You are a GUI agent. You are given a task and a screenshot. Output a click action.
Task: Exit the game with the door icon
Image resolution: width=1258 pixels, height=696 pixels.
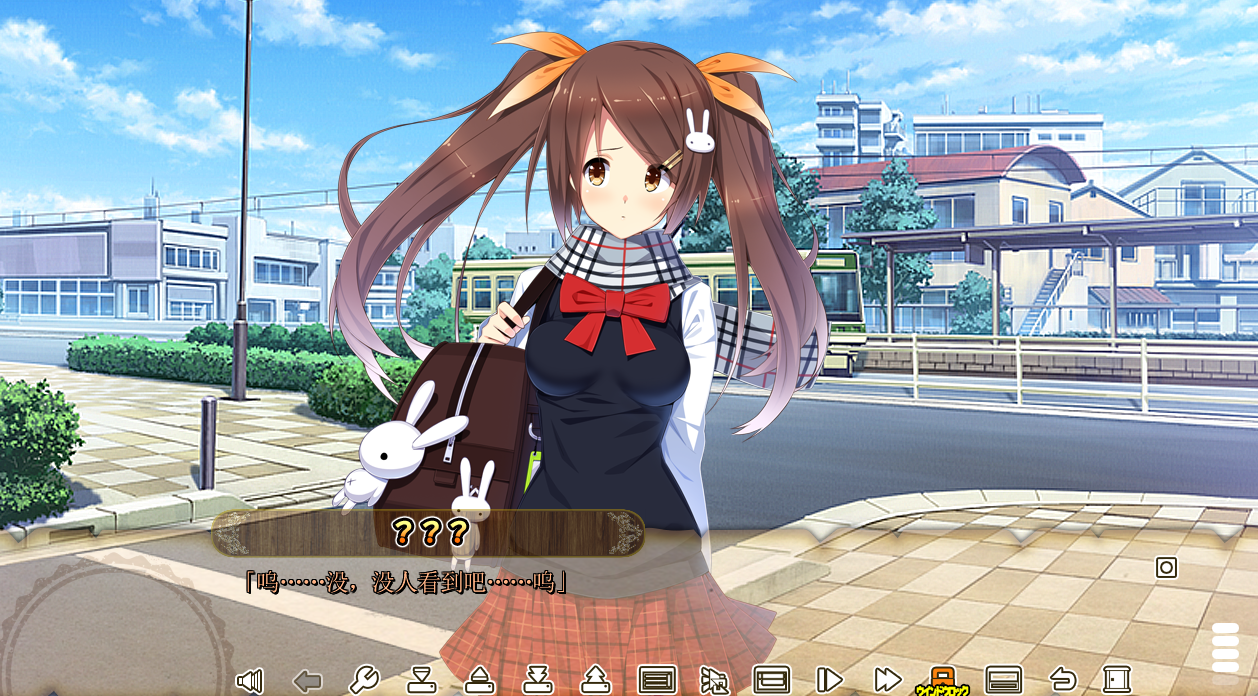click(x=1117, y=680)
